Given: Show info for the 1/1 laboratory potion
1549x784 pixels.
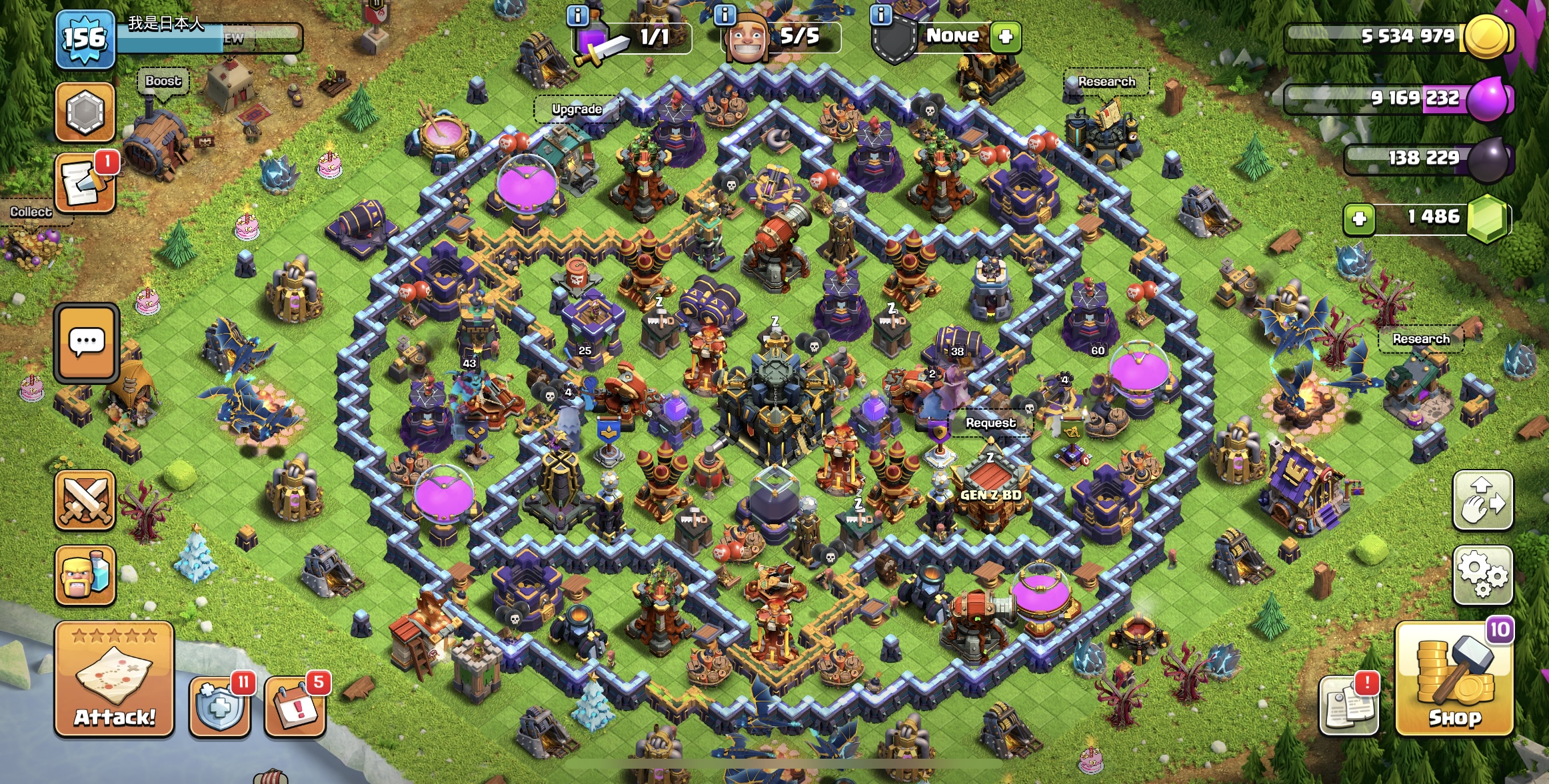Looking at the screenshot, I should tap(577, 15).
